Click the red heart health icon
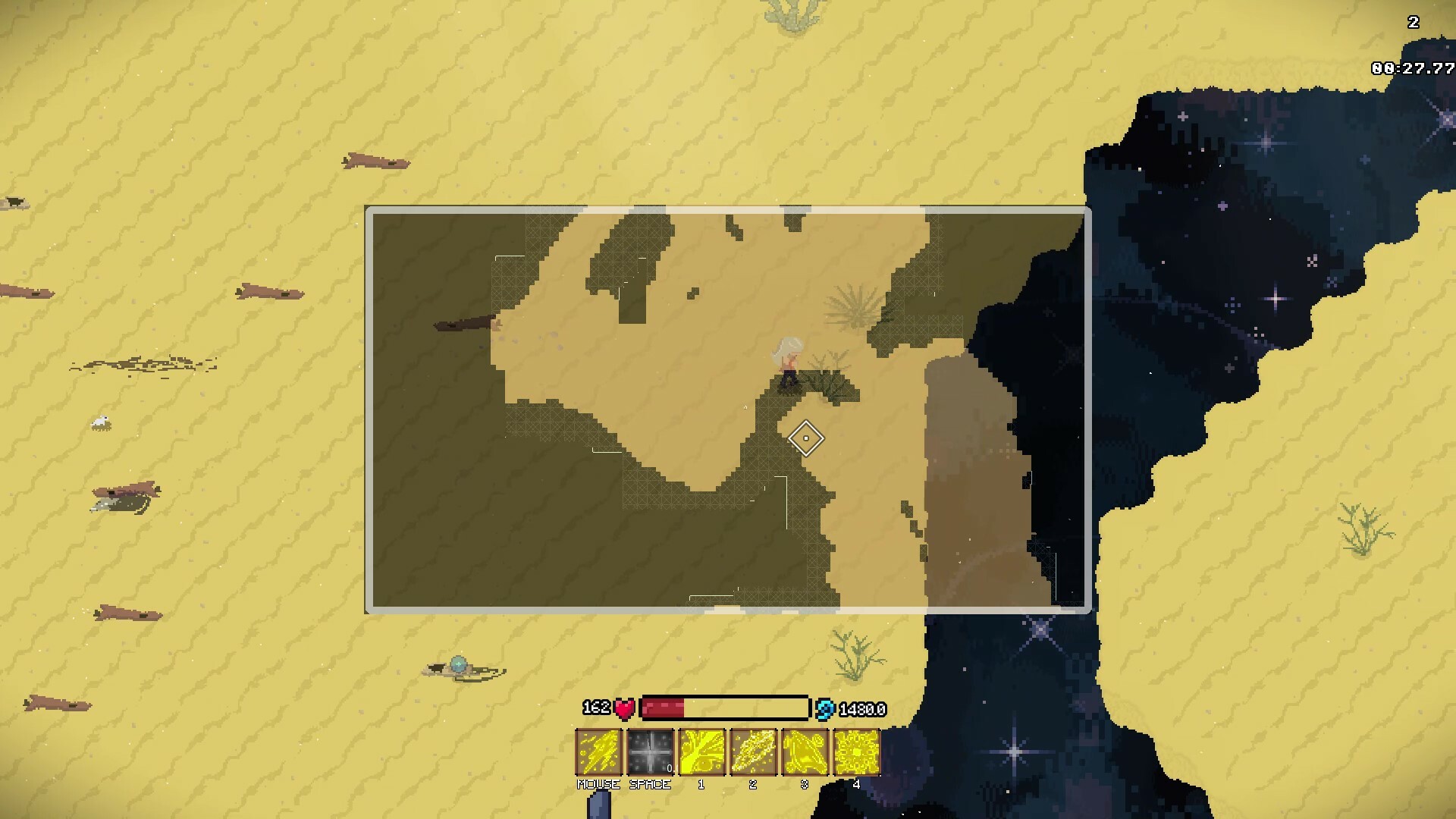 point(623,708)
